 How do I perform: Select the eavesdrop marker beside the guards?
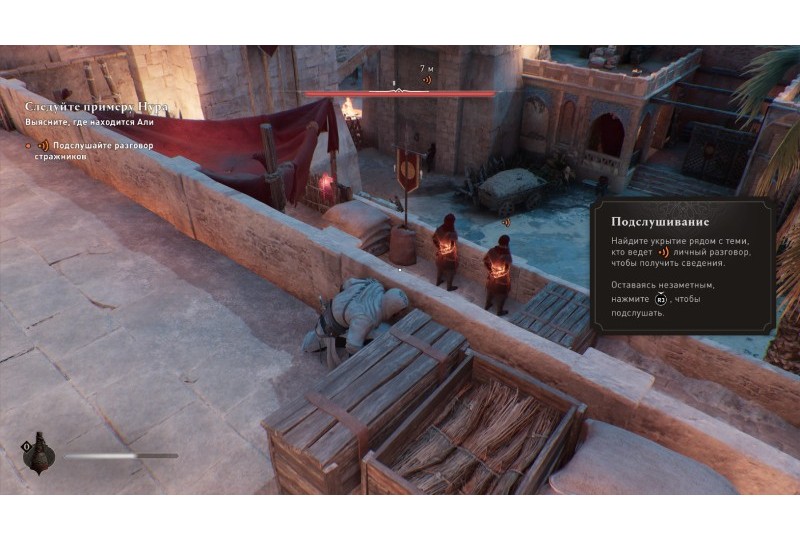506,222
